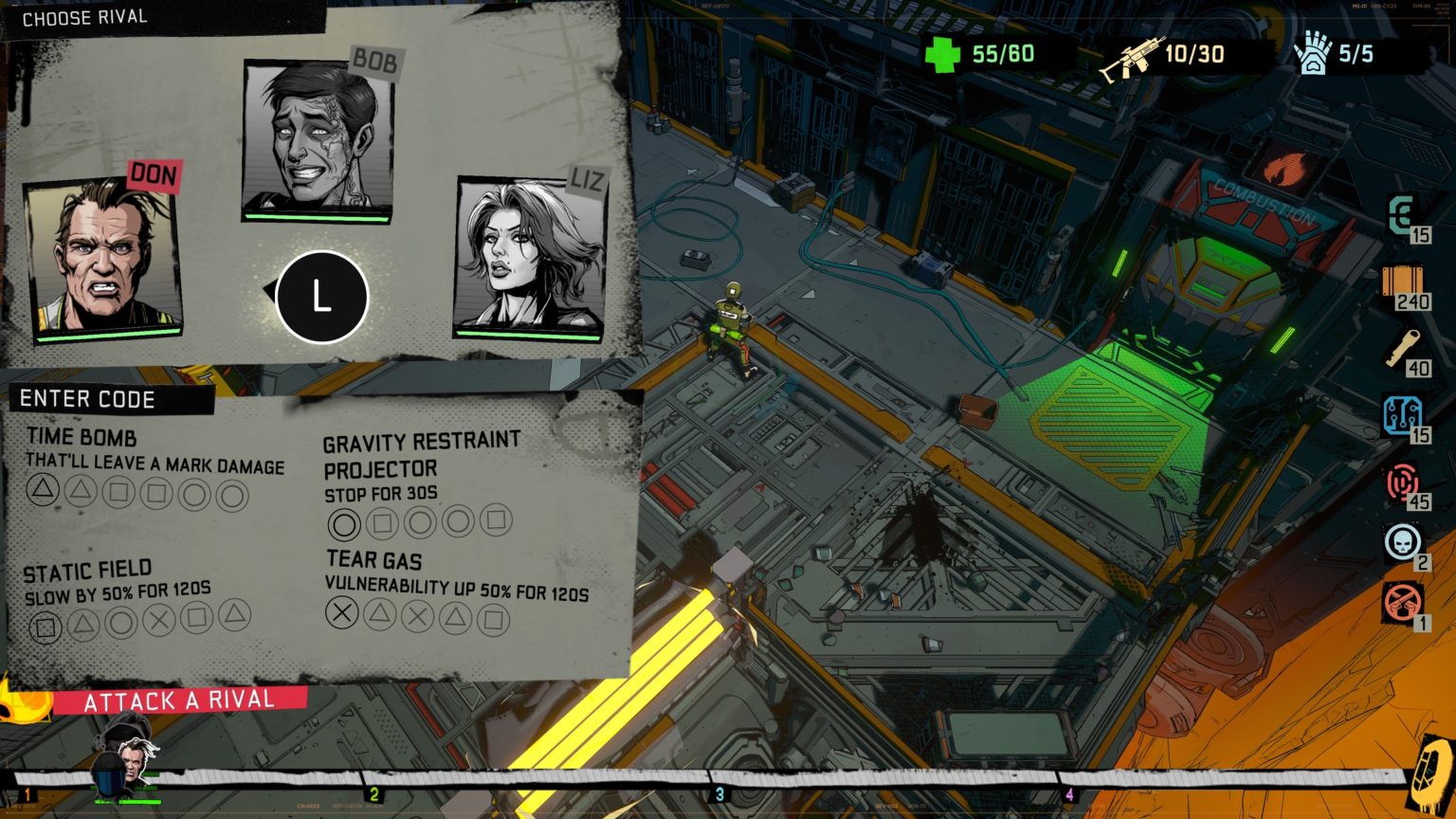The height and width of the screenshot is (819, 1456).
Task: Open the CHOOSE RIVAL header tab
Action: [87, 16]
